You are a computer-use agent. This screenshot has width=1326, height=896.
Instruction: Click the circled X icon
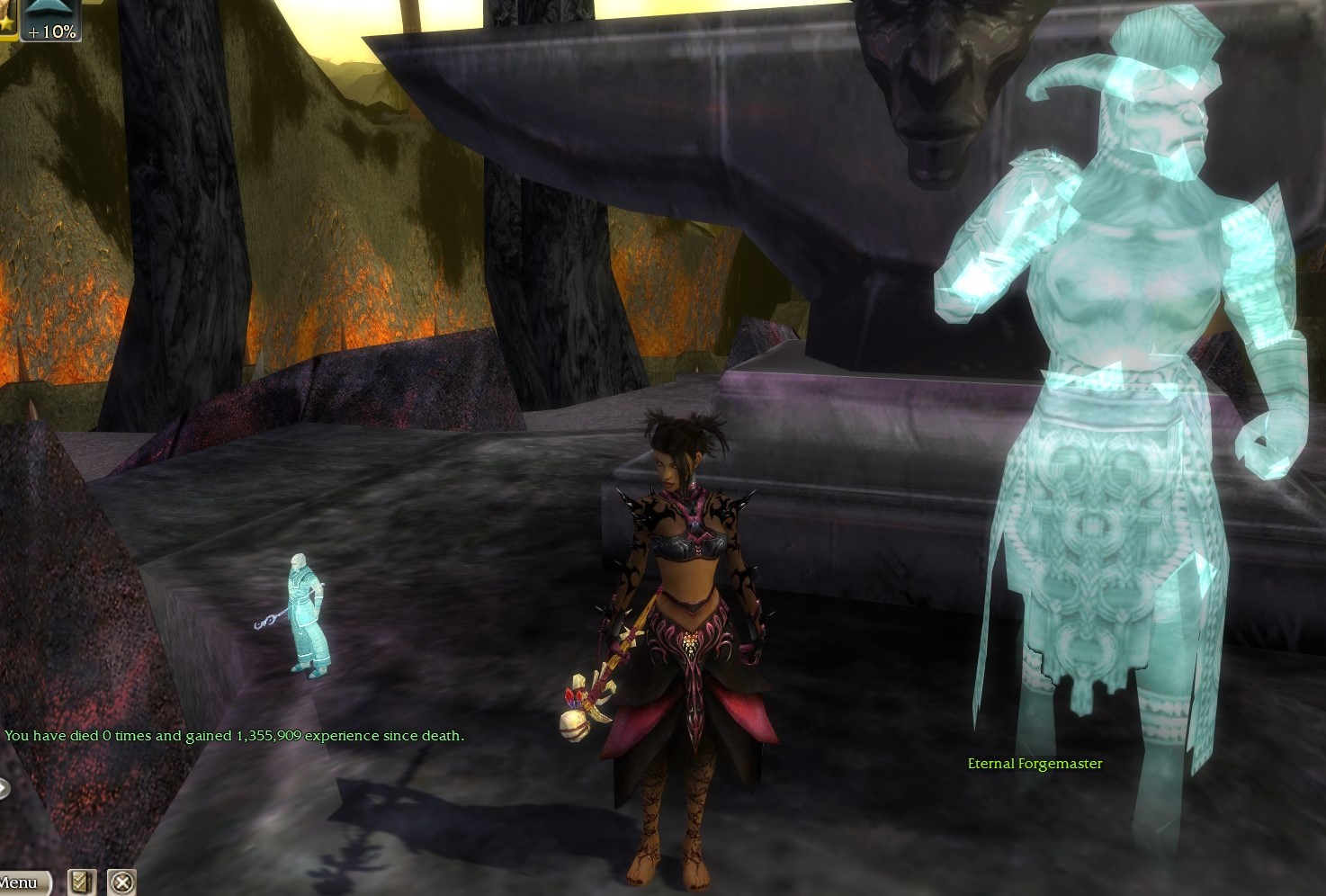click(121, 882)
